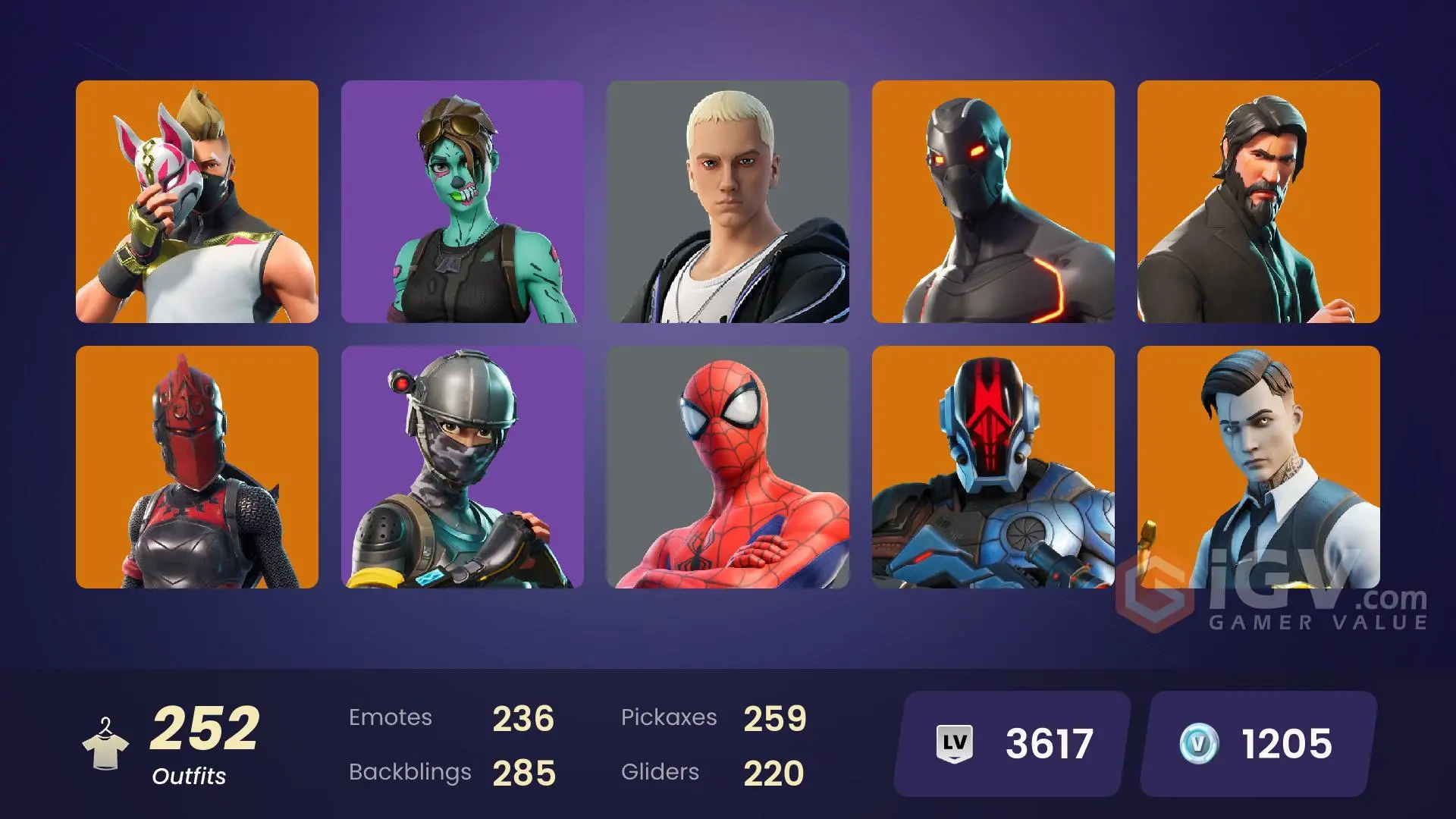Select the Midas skin thumbnail
This screenshot has width=1456, height=819.
[1260, 470]
